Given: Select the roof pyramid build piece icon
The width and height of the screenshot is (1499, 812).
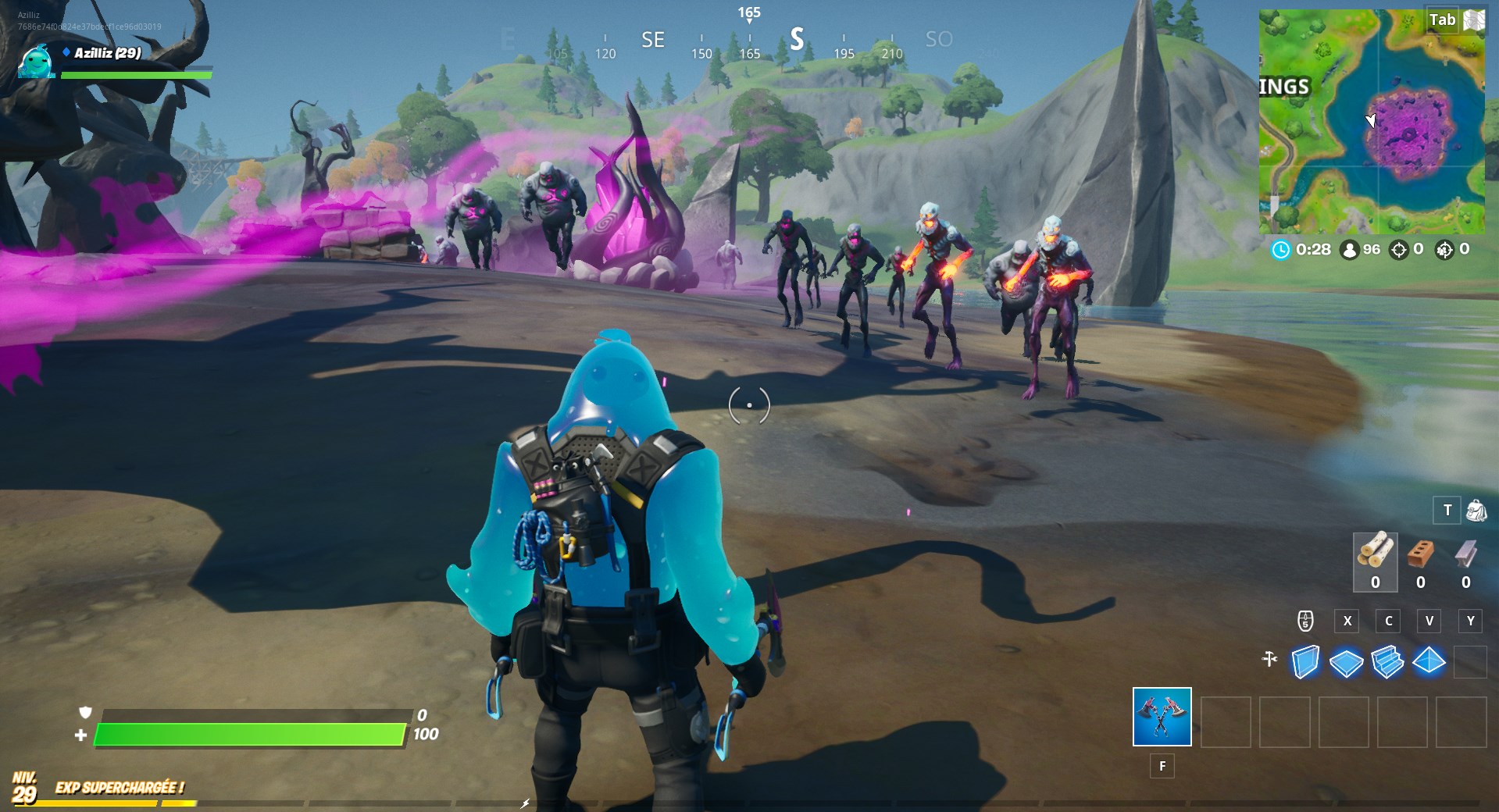Looking at the screenshot, I should [1429, 662].
